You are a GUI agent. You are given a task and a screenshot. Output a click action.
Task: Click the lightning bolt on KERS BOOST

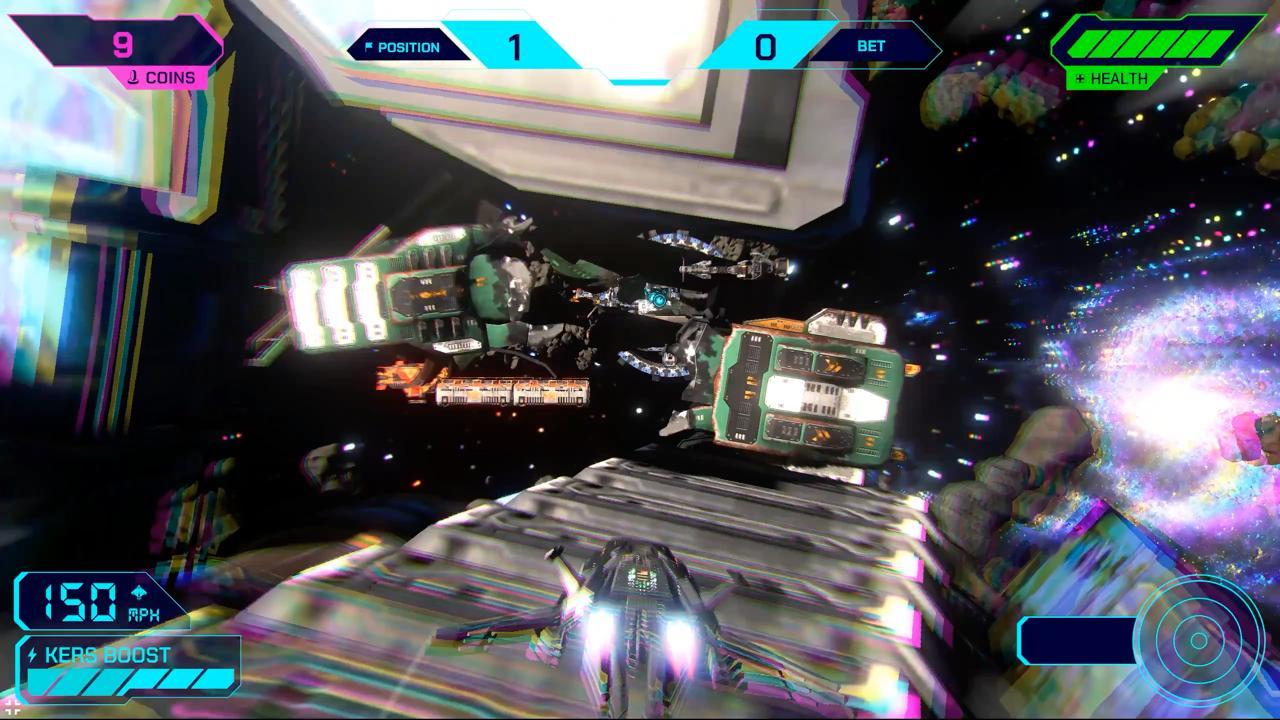pos(33,653)
